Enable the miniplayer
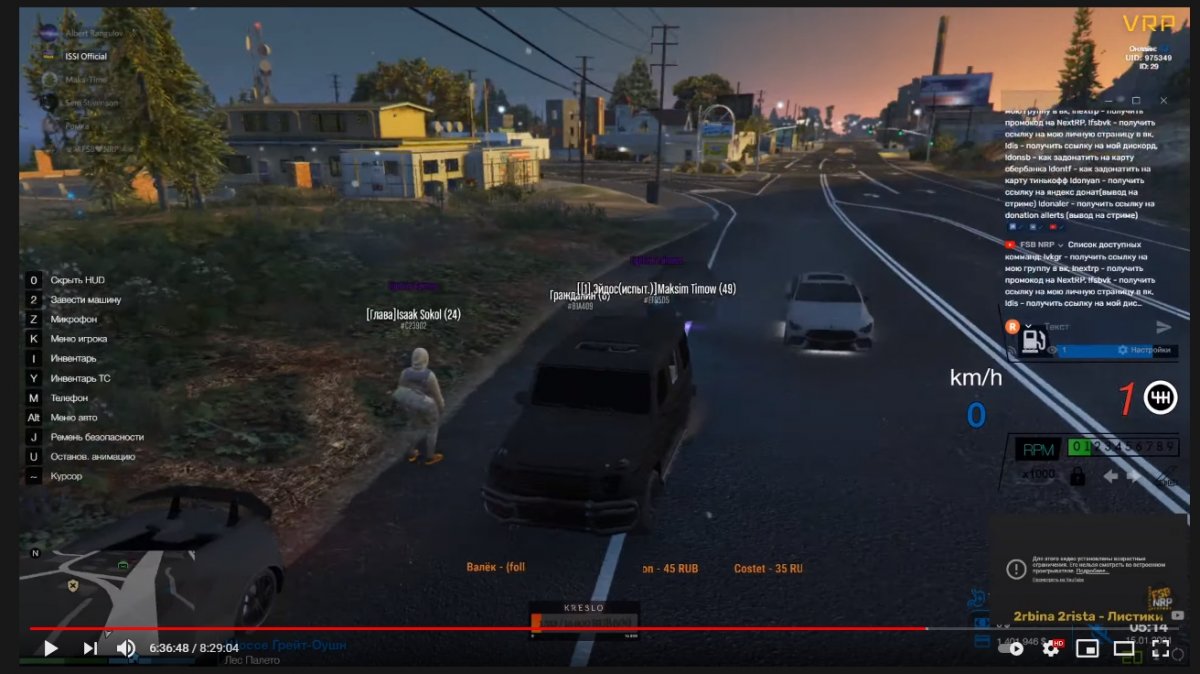 (1087, 648)
